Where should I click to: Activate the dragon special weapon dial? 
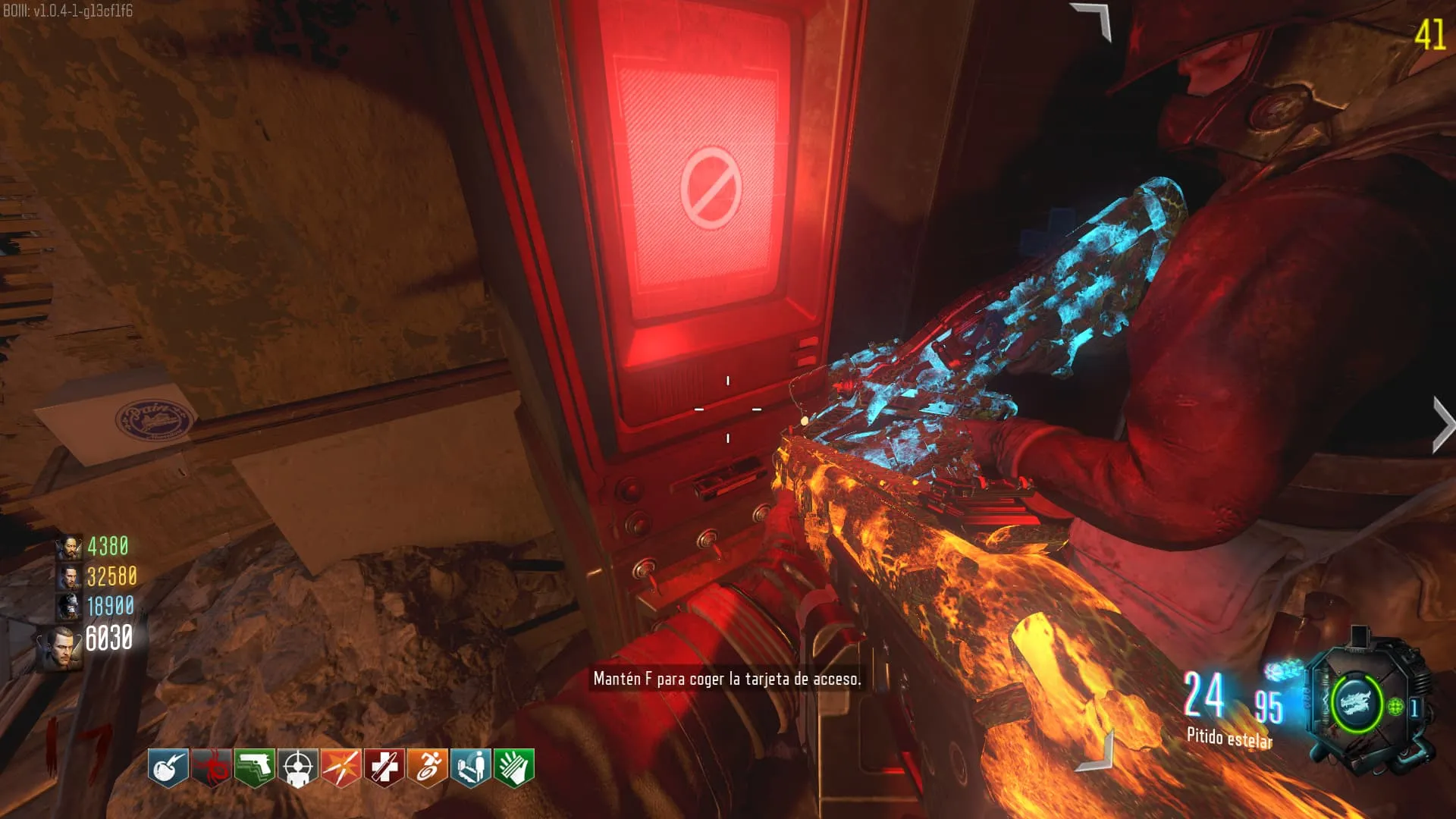click(x=1357, y=703)
